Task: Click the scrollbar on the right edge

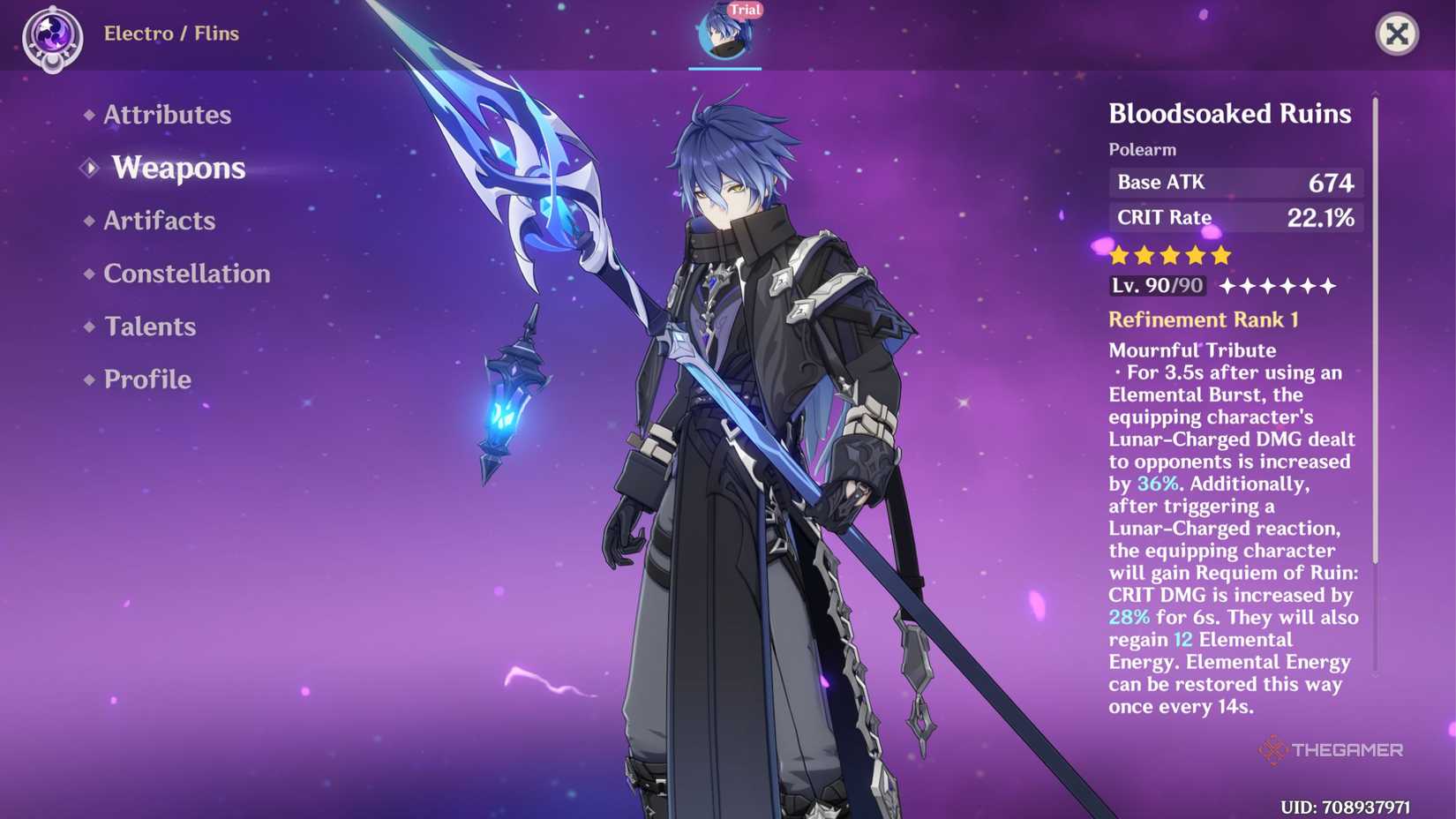Action: 1374,353
